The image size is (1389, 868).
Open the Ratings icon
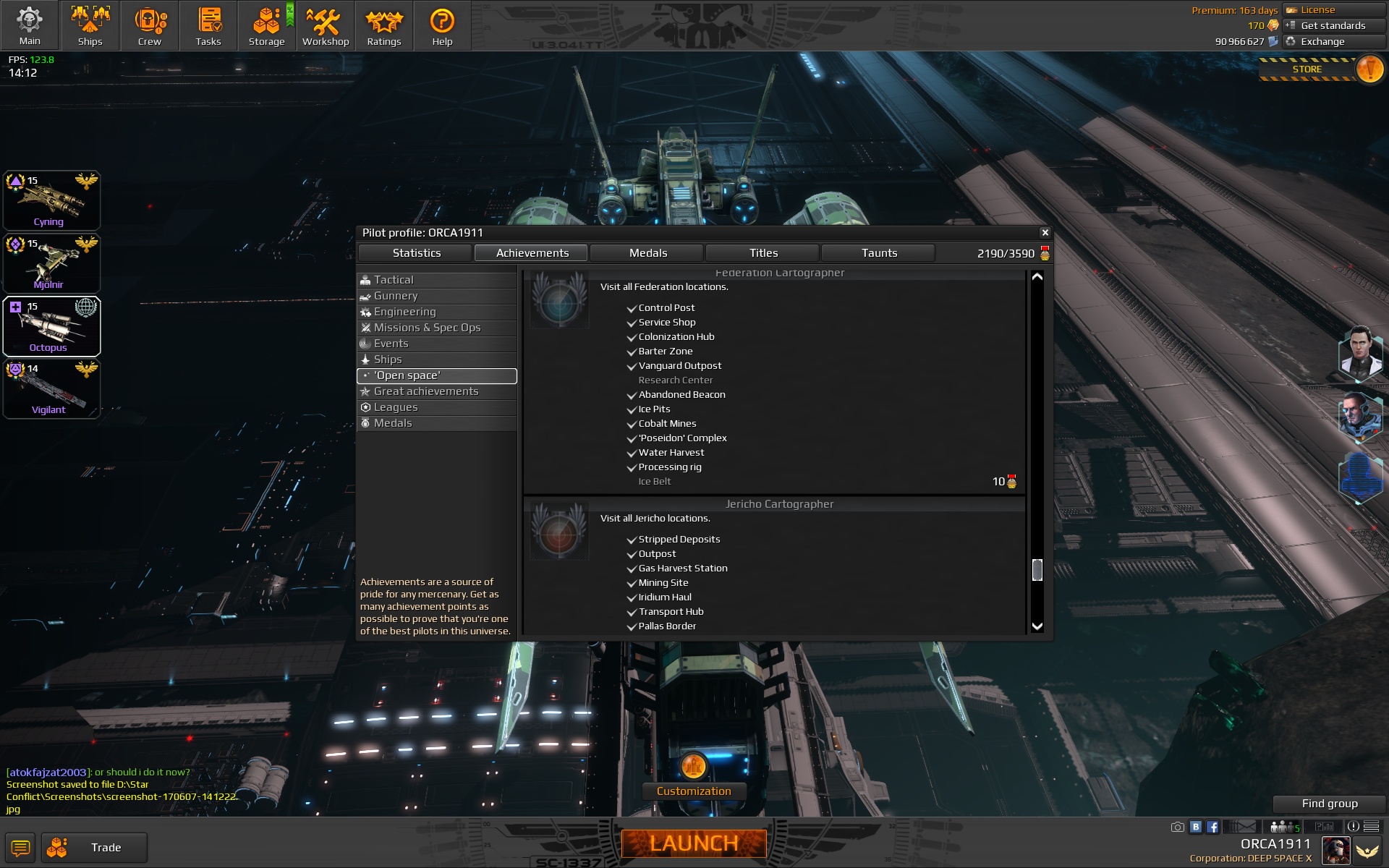pyautogui.click(x=384, y=22)
